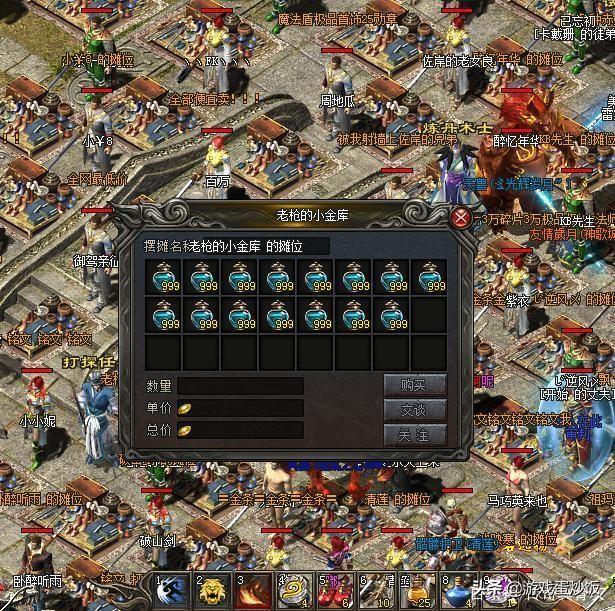Click the 关注 follow button
The image size is (615, 611).
coord(414,435)
